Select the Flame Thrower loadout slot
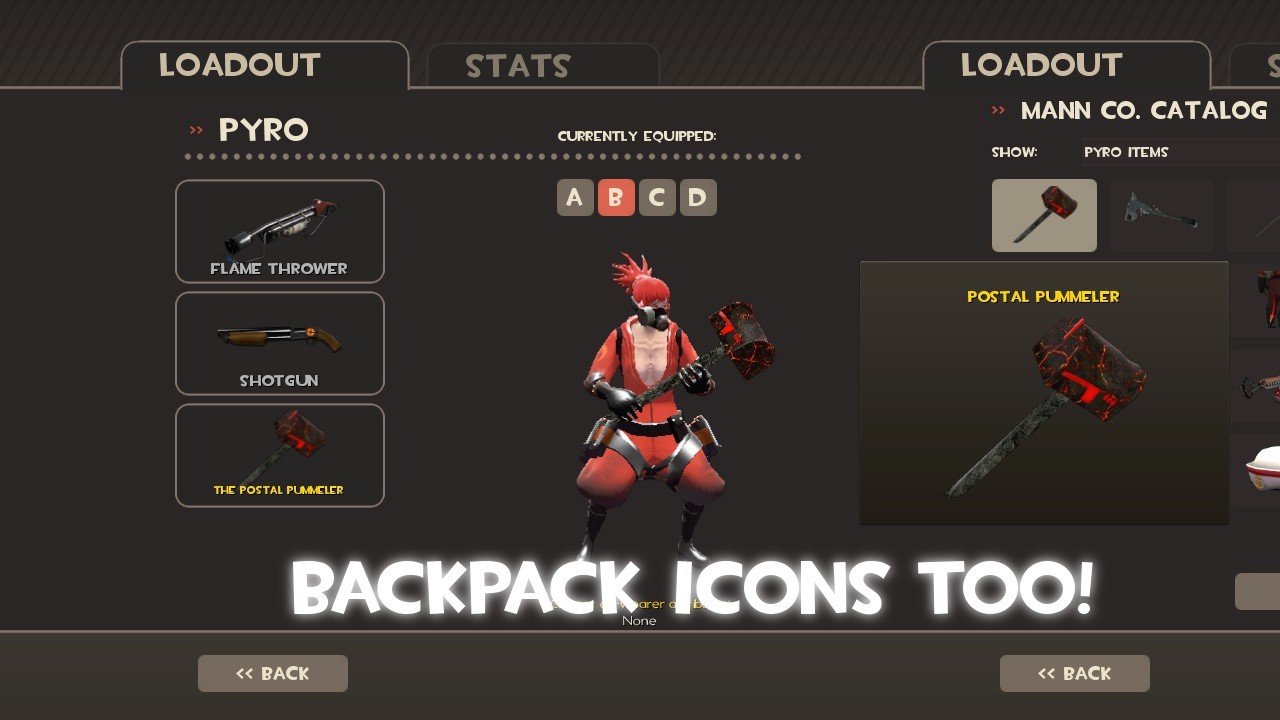This screenshot has width=1280, height=720. pyautogui.click(x=280, y=231)
